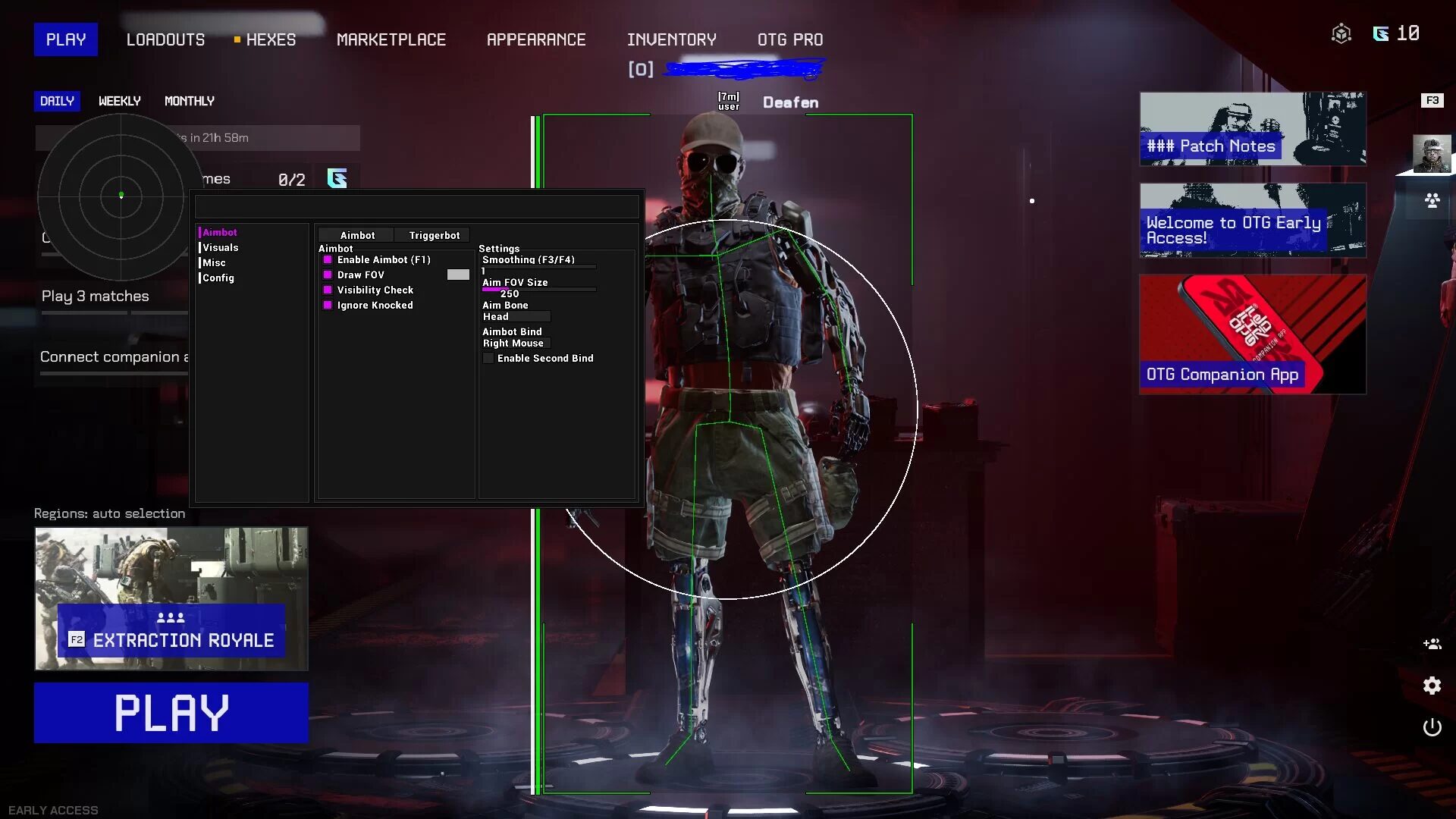Select the OTG Pro tab
The height and width of the screenshot is (819, 1456).
(789, 39)
